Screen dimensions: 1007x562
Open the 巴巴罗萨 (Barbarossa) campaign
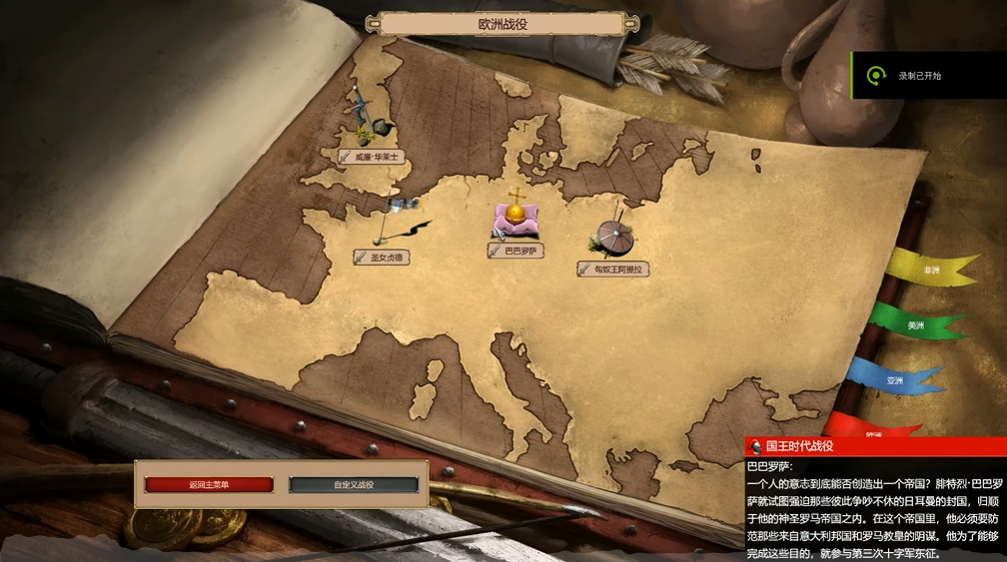click(x=516, y=251)
